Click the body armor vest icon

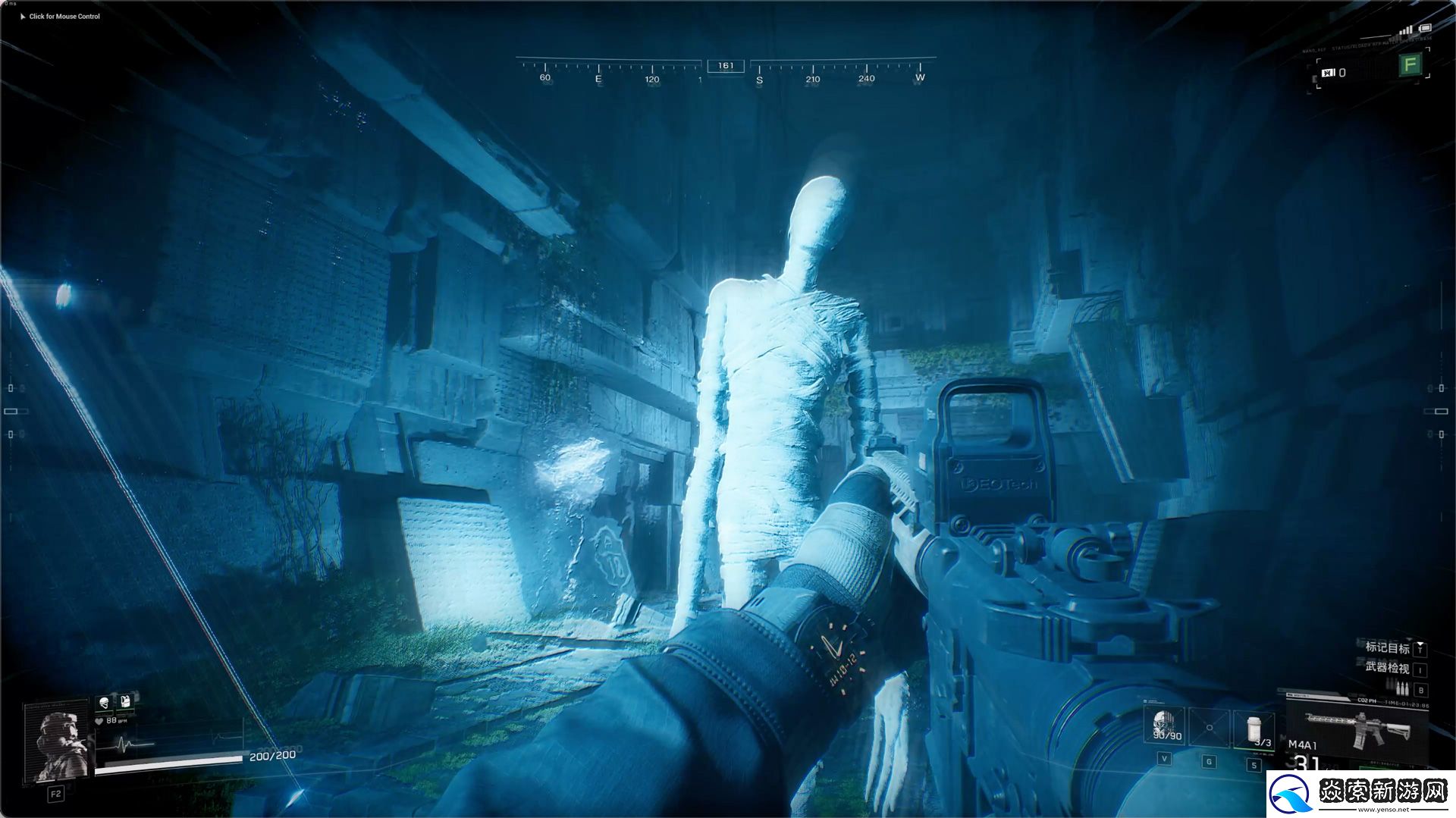pyautogui.click(x=125, y=701)
